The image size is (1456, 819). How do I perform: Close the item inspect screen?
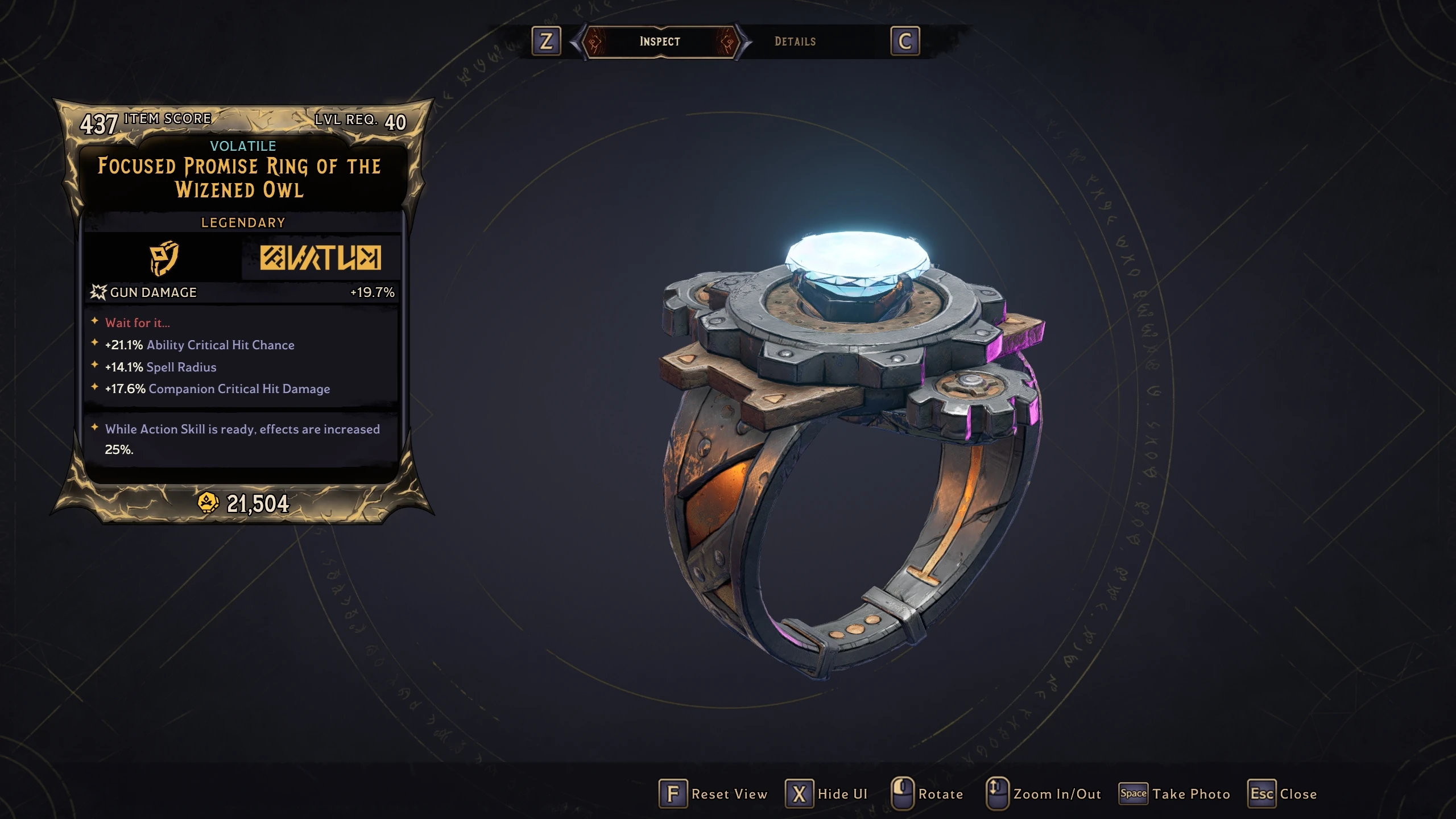click(1283, 794)
